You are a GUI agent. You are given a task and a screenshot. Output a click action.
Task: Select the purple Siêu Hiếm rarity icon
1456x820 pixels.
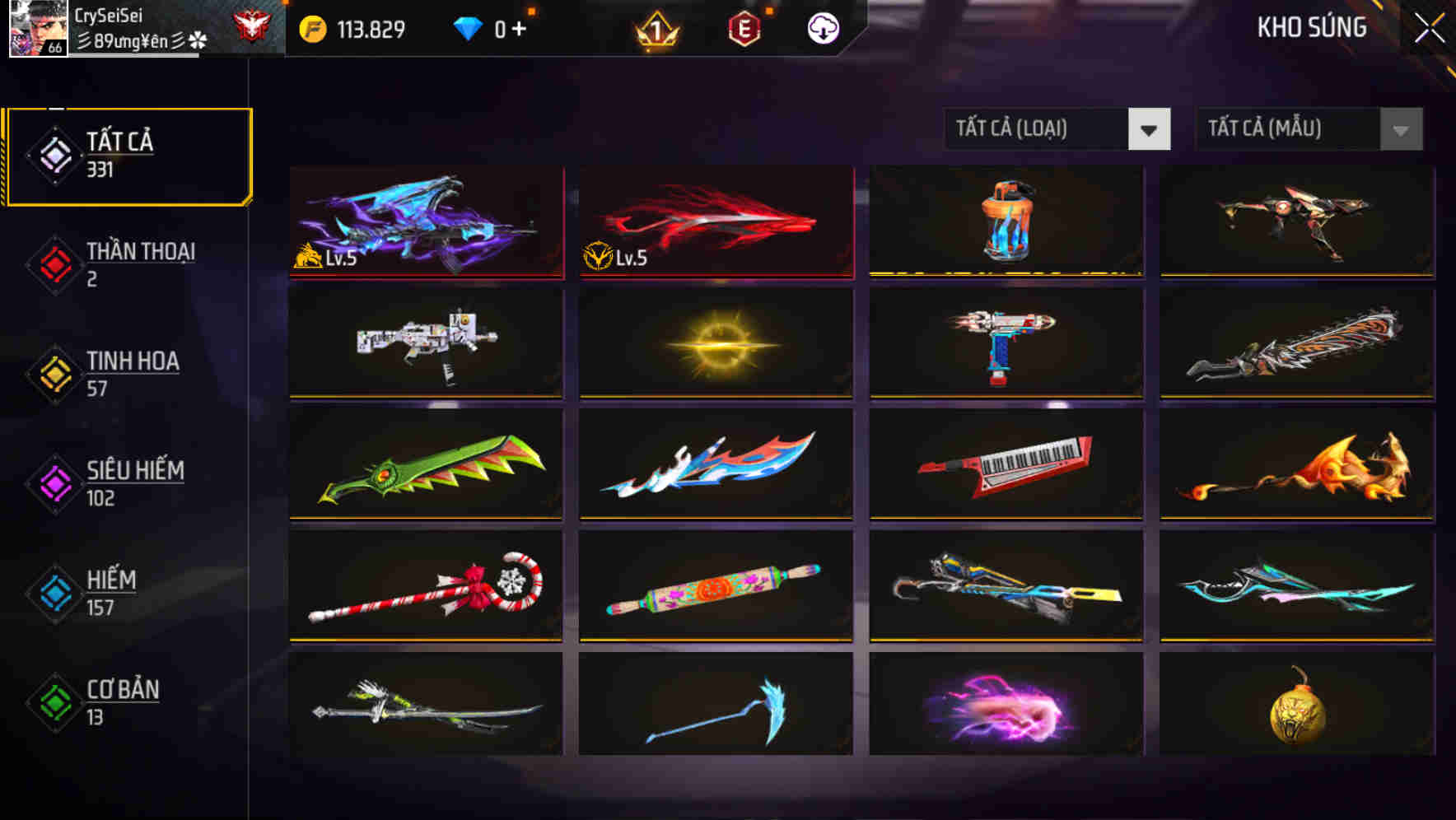54,482
